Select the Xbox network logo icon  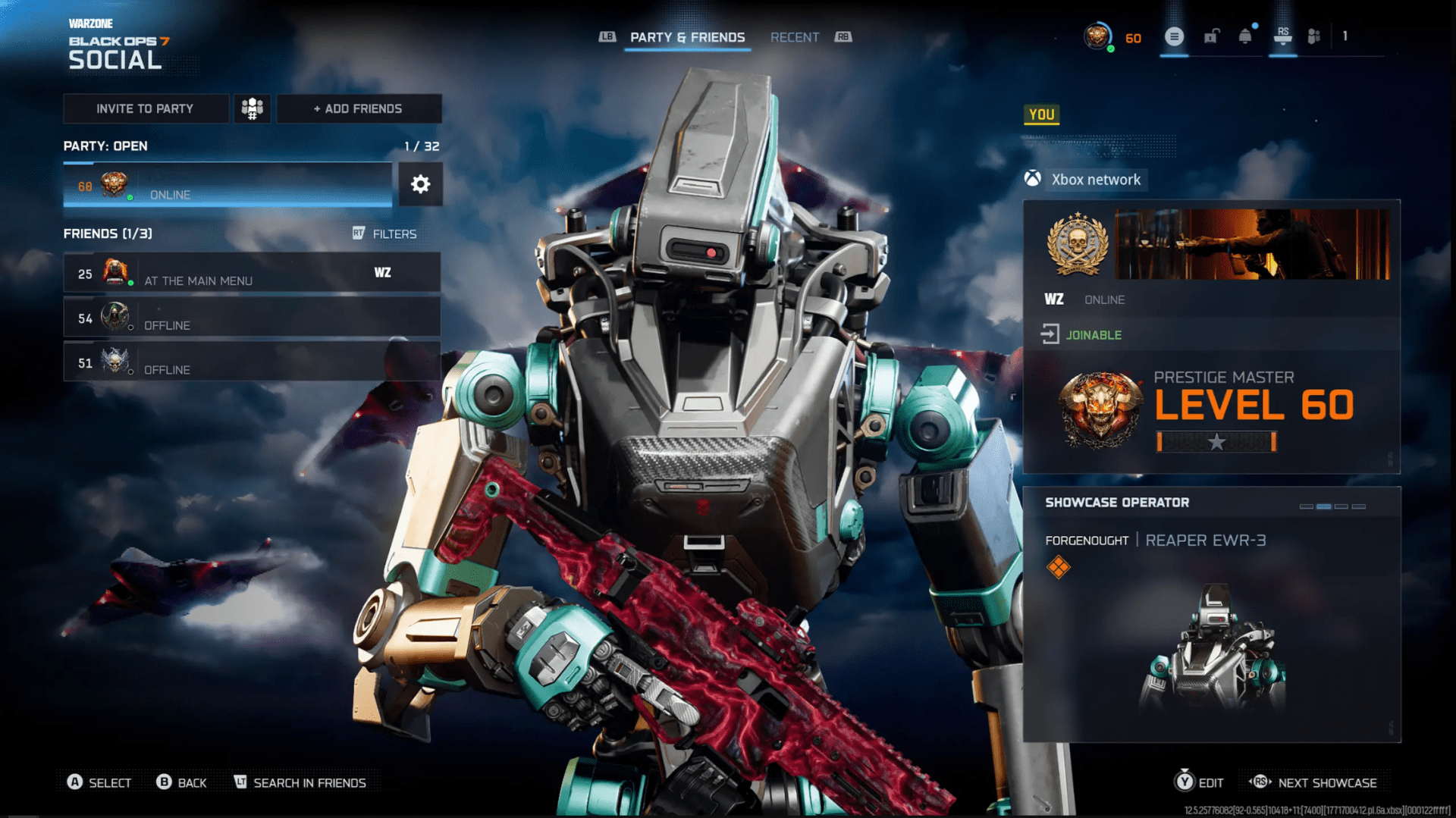(x=1031, y=180)
